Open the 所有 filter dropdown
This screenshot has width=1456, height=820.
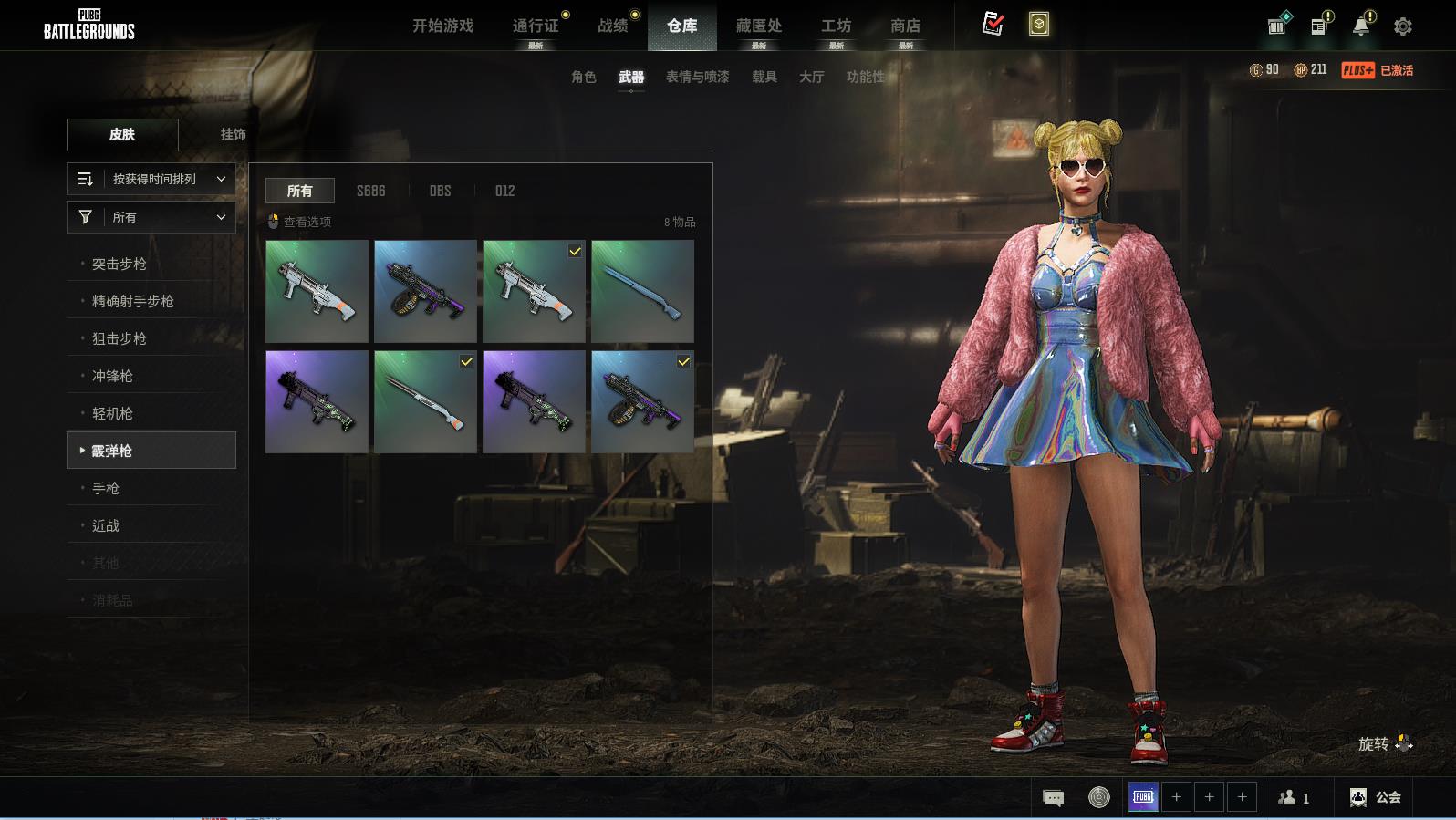pyautogui.click(x=151, y=217)
